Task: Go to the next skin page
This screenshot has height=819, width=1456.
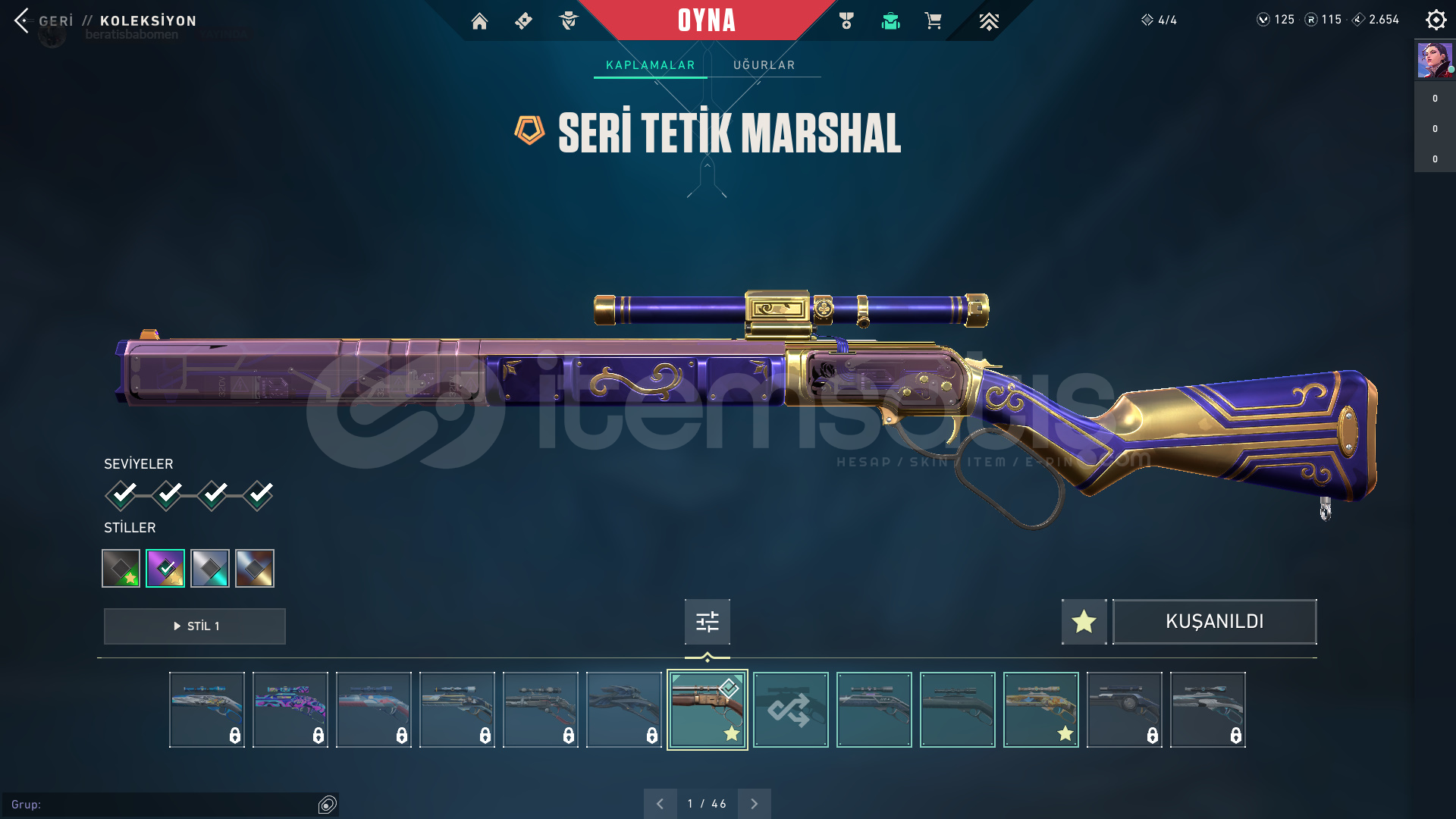Action: tap(754, 804)
